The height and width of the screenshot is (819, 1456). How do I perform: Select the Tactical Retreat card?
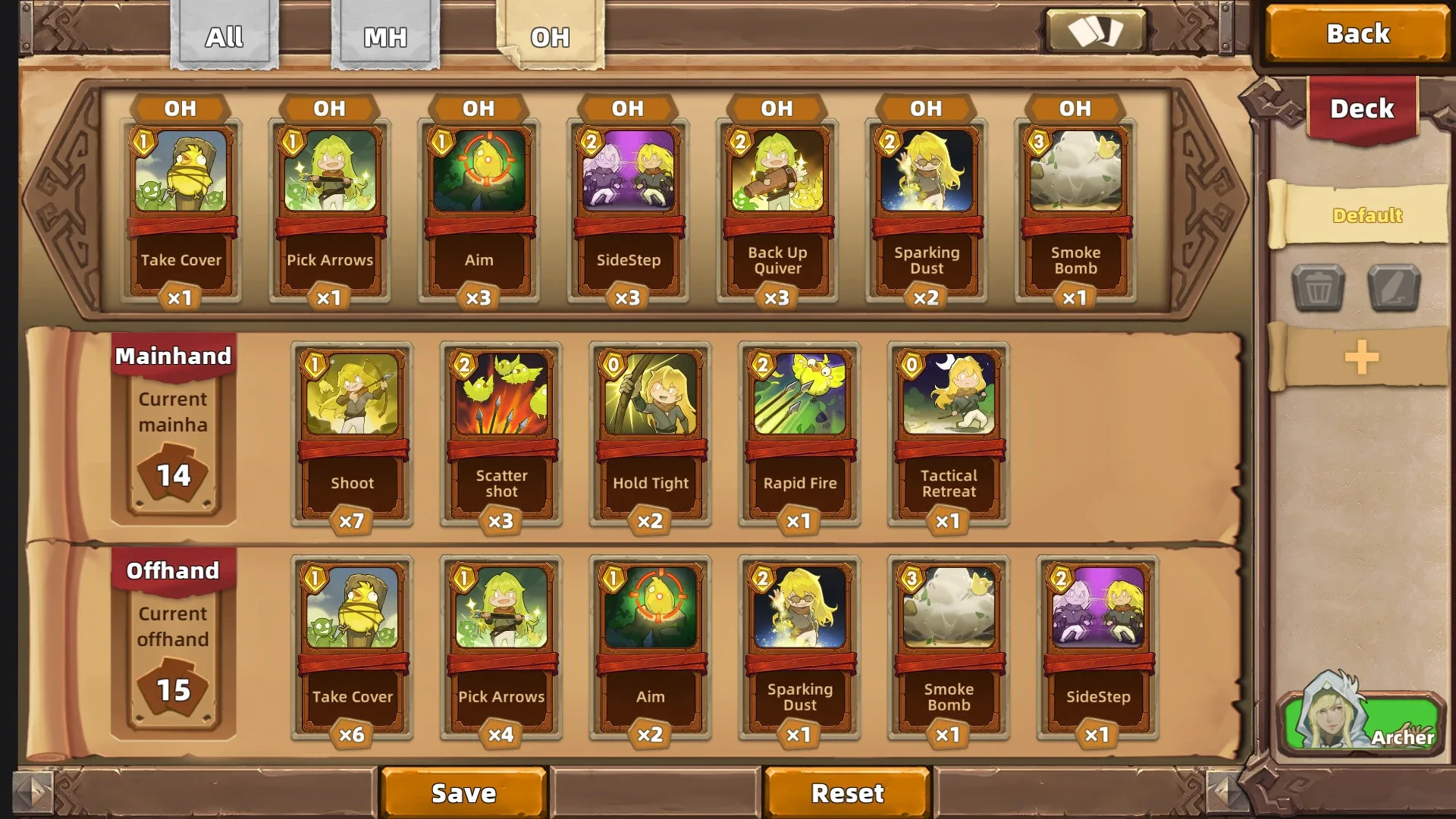(x=947, y=428)
